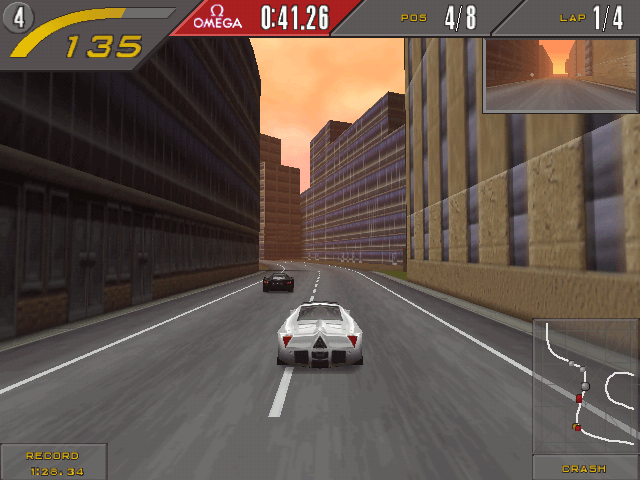640x480 pixels.
Task: Click the CRASH label panel
Action: (x=585, y=468)
